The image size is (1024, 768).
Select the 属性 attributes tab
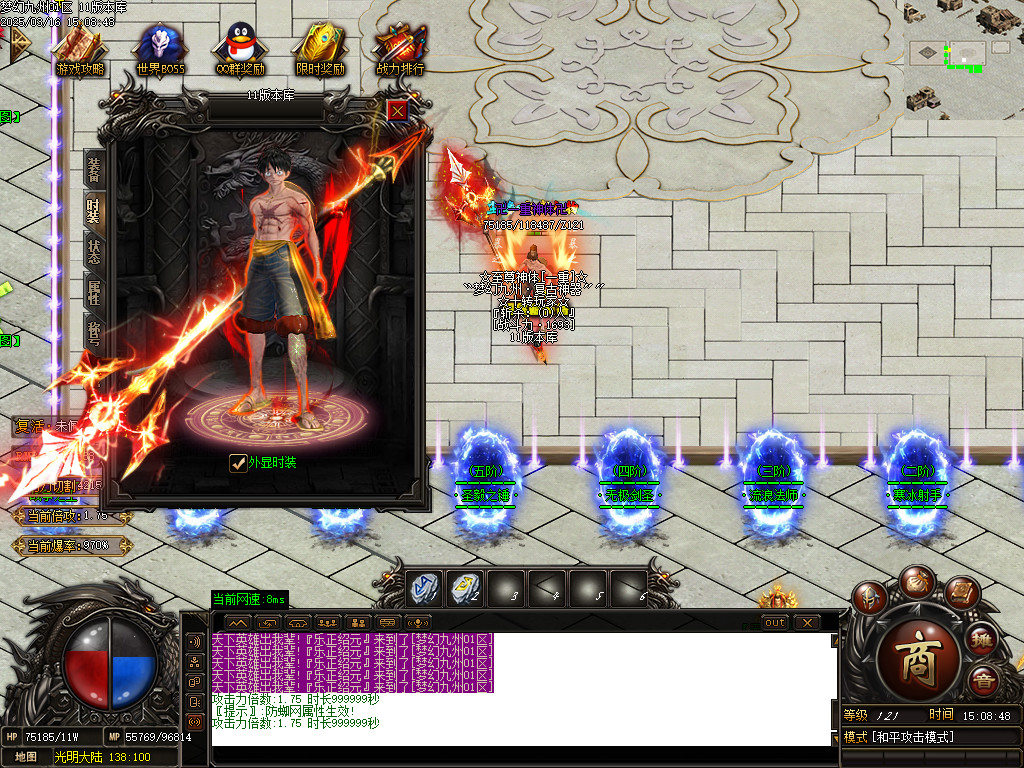pos(94,293)
